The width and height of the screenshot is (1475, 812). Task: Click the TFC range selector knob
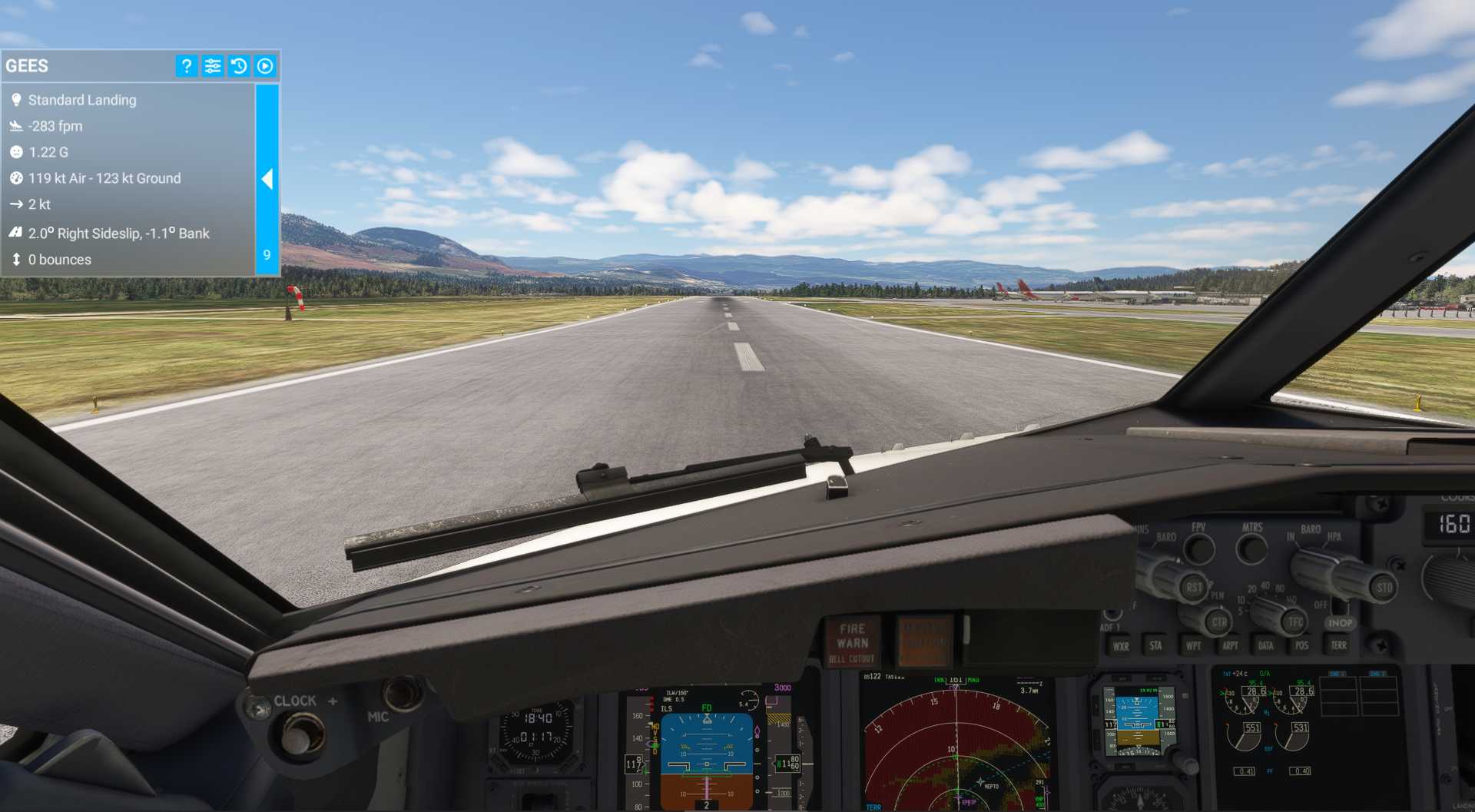(1295, 622)
